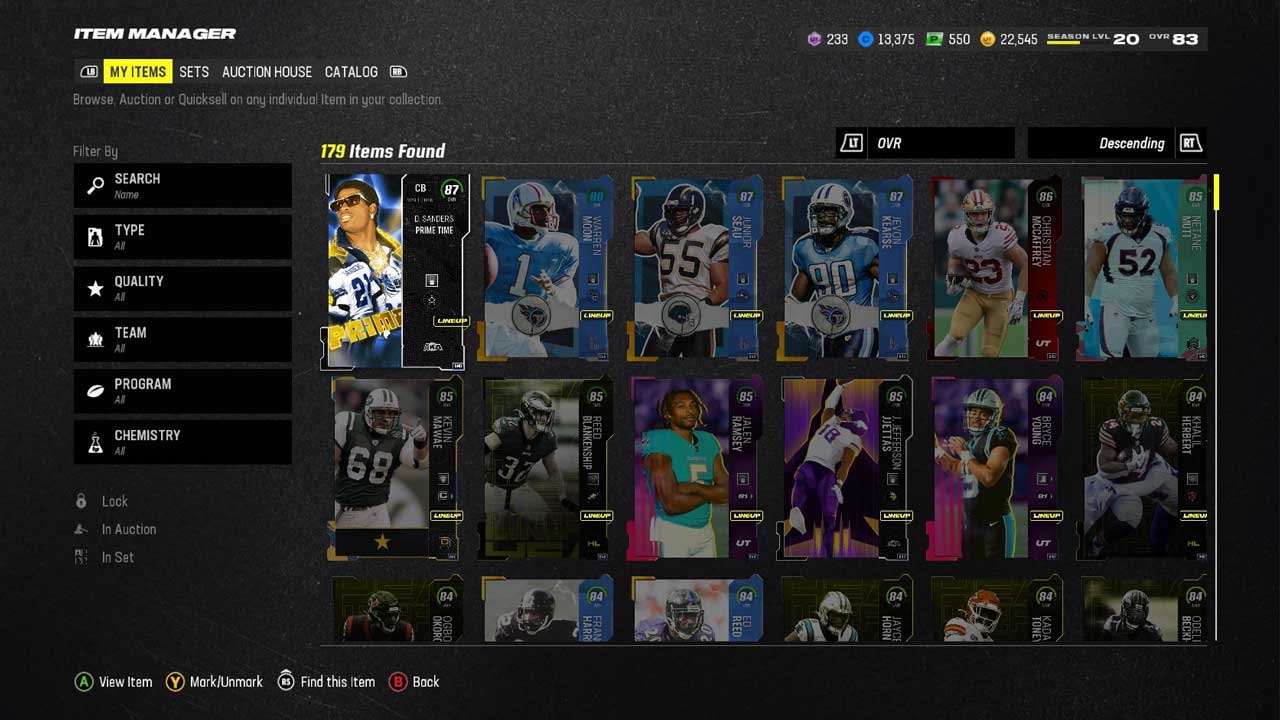The width and height of the screenshot is (1280, 720).
Task: Select the Search by name filter
Action: (182, 185)
